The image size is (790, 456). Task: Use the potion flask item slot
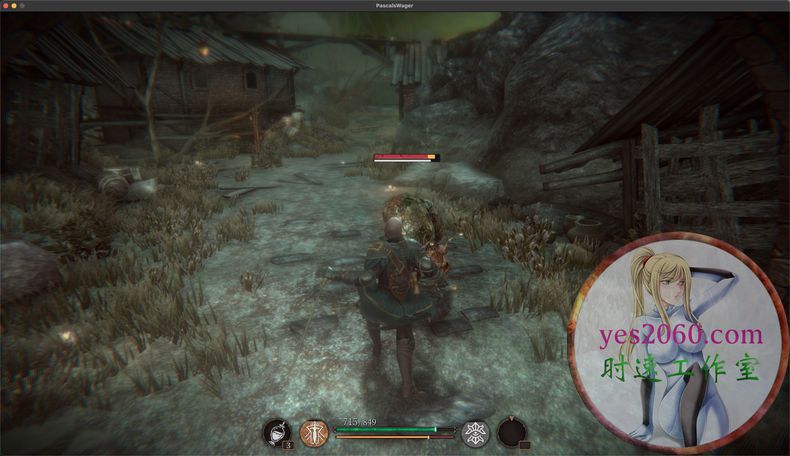pos(276,433)
